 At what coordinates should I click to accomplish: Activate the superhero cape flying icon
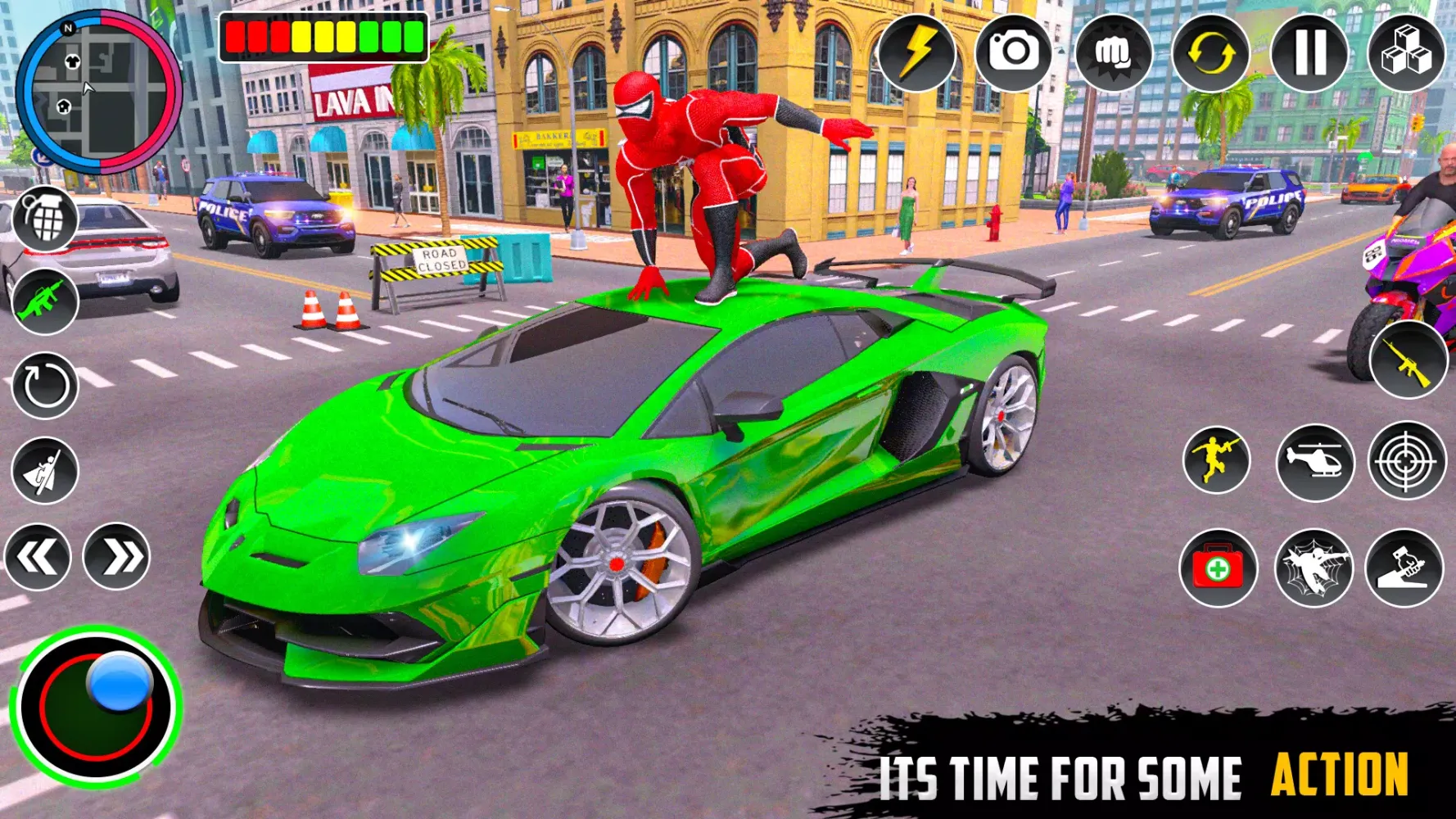(x=47, y=467)
